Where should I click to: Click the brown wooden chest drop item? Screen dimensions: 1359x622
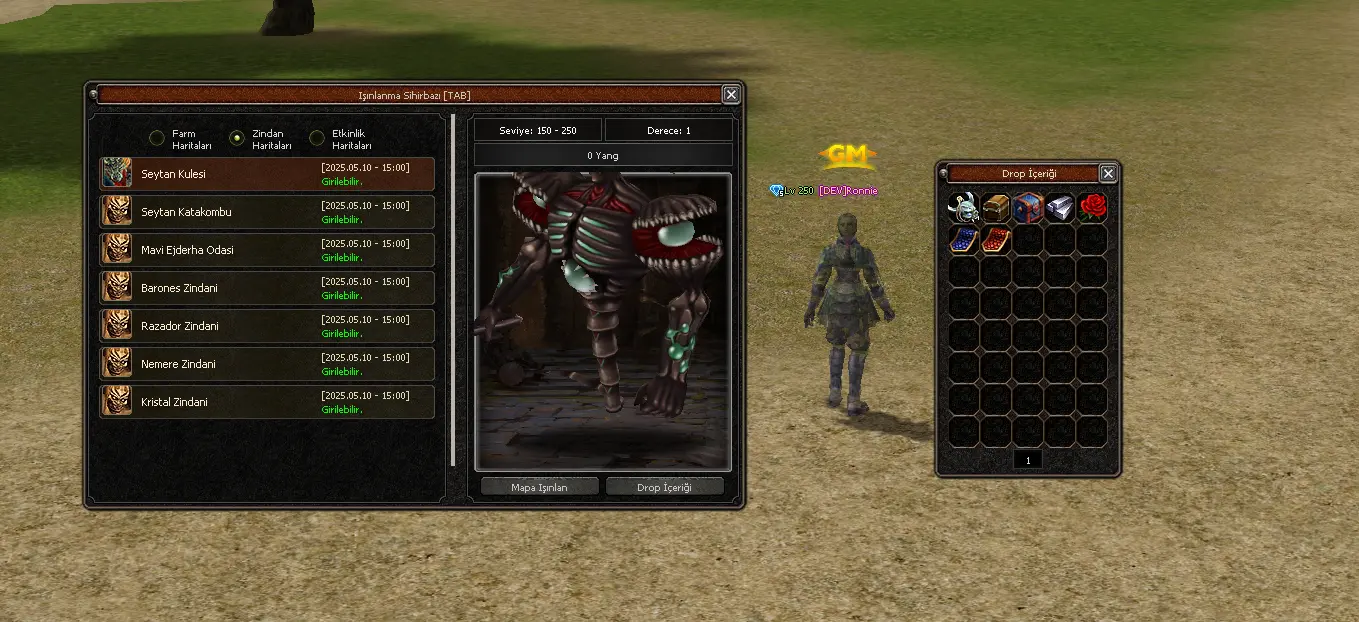pyautogui.click(x=996, y=208)
